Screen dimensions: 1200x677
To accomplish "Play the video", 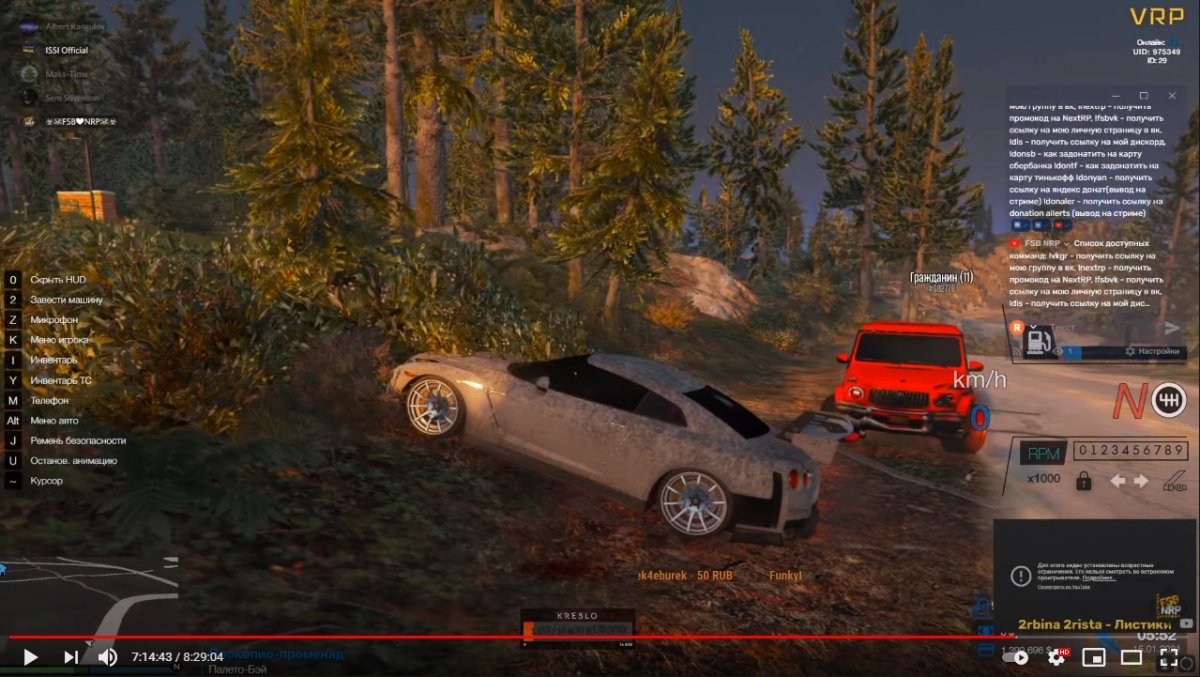I will [30, 657].
